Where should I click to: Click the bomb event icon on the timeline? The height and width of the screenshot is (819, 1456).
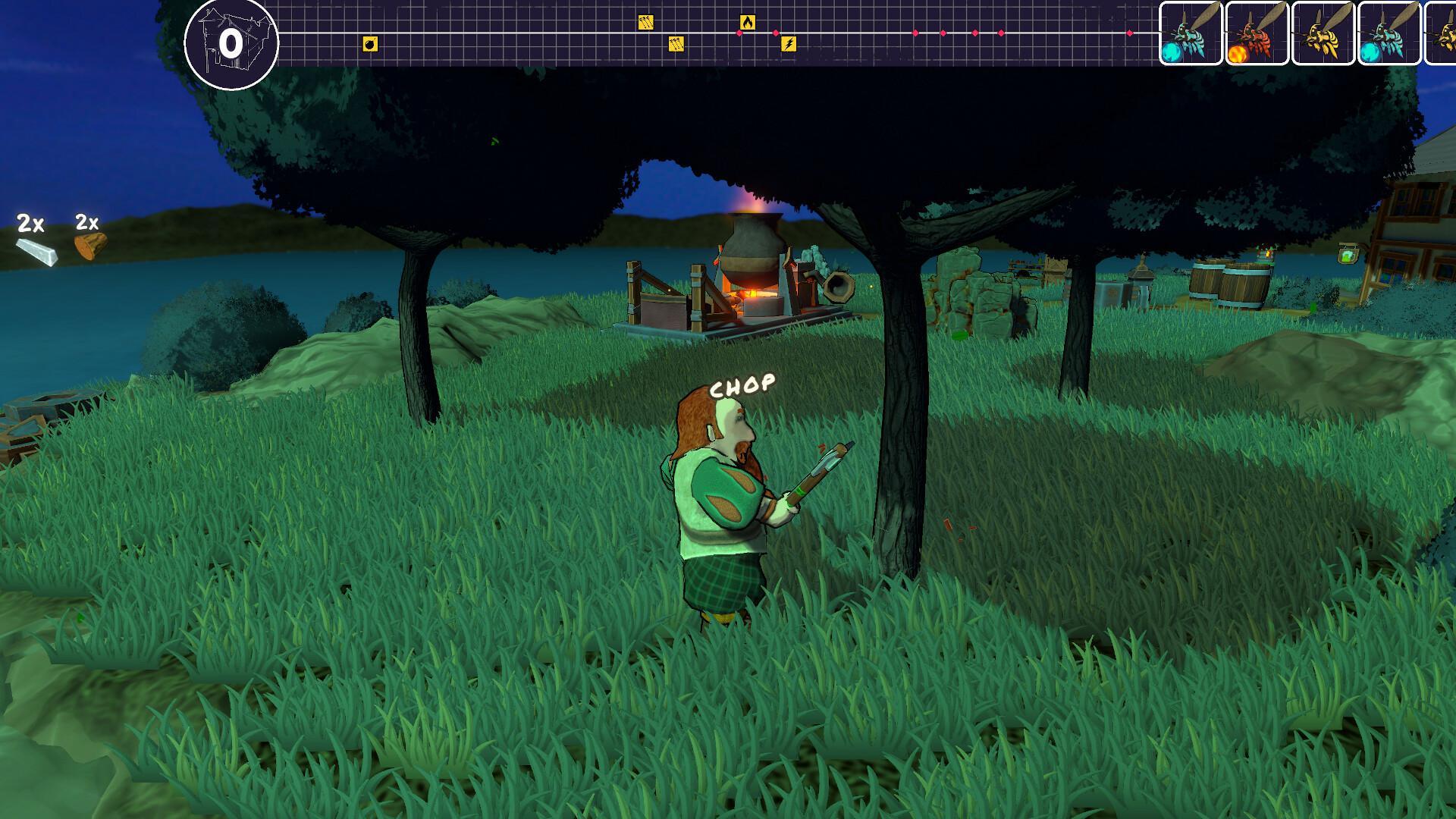point(369,43)
